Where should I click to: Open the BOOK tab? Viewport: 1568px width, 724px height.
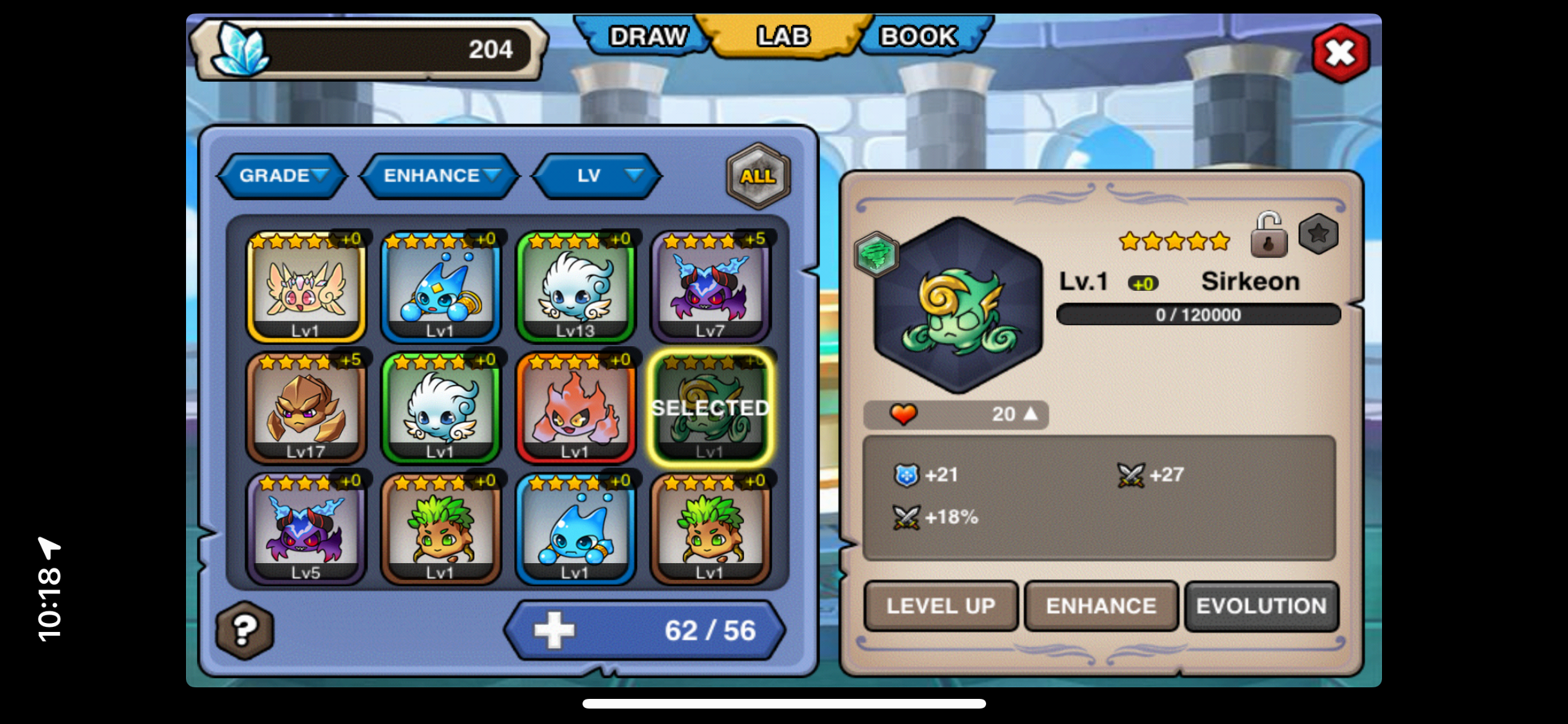coord(919,37)
